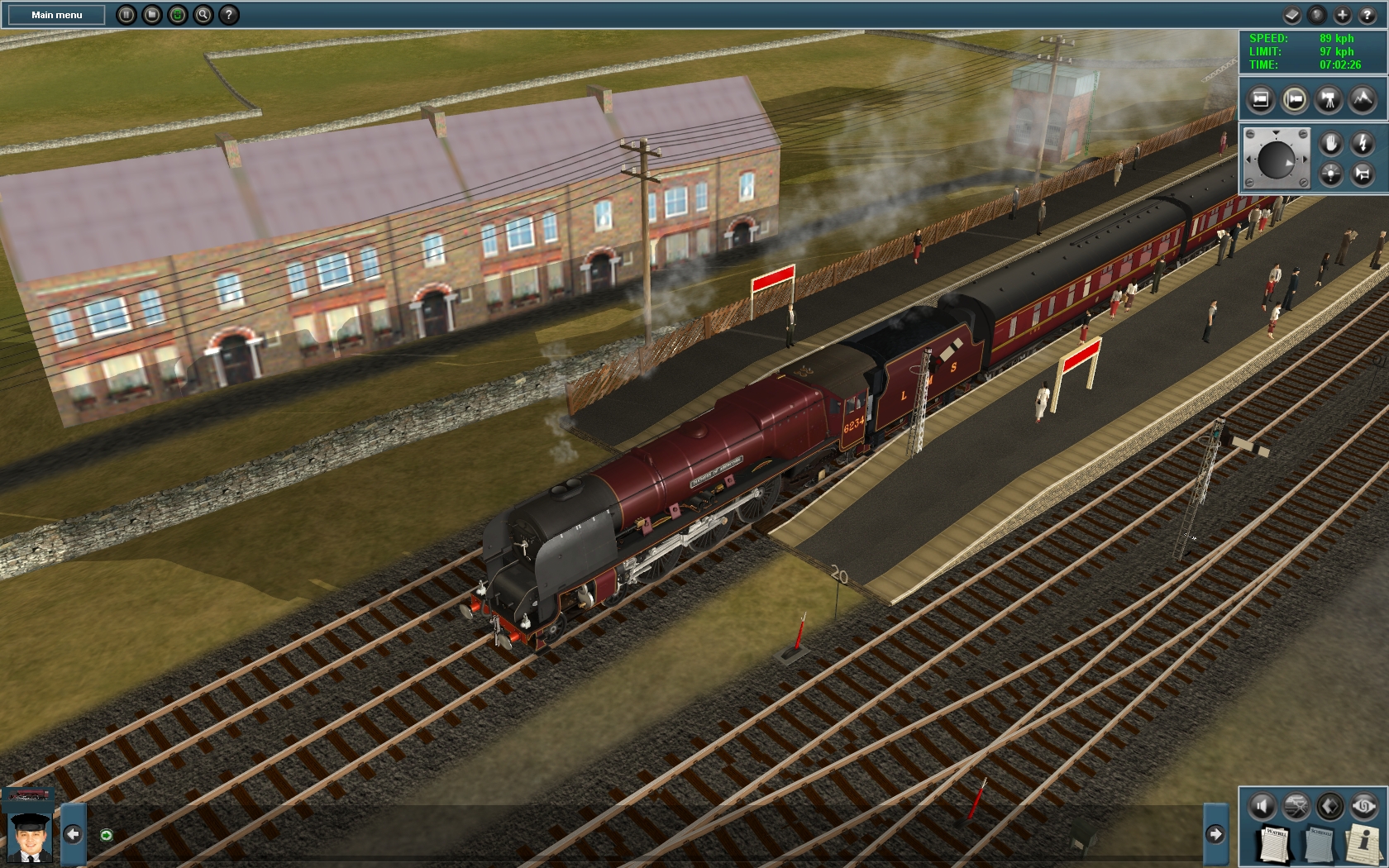The height and width of the screenshot is (868, 1389).
Task: Open the route minimap view
Action: [1296, 804]
